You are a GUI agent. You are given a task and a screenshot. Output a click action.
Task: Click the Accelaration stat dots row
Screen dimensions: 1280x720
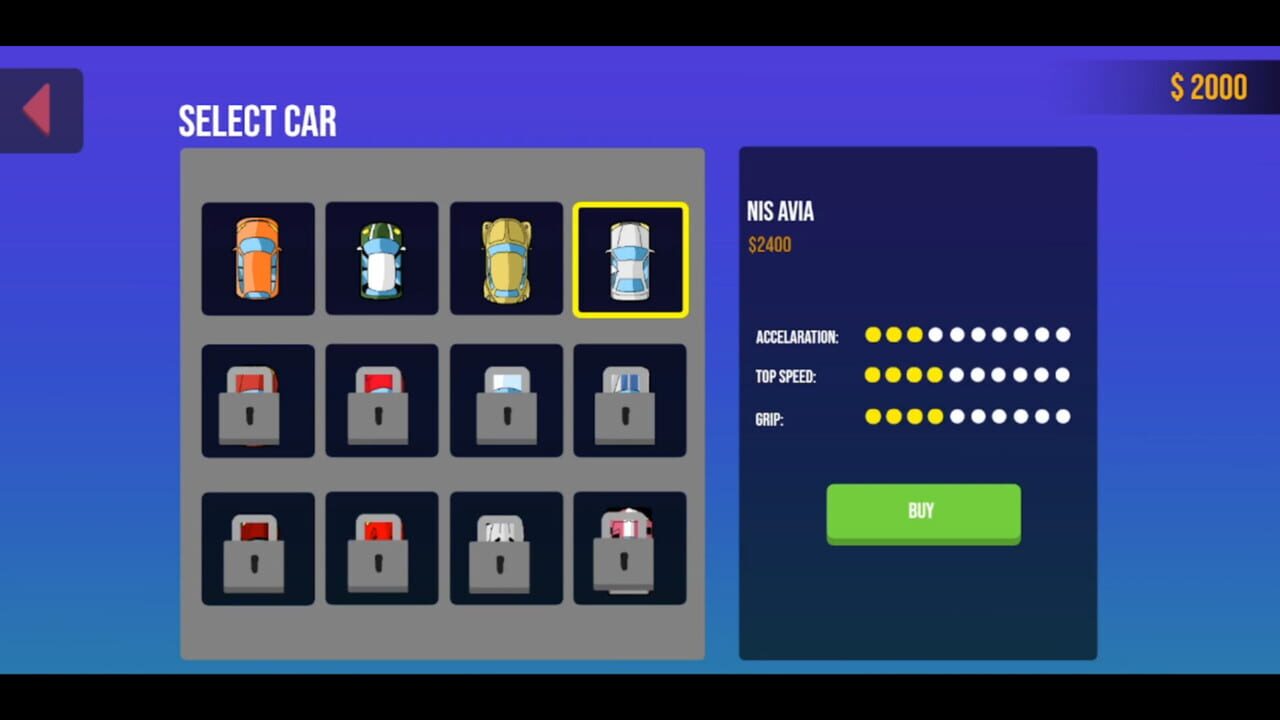967,335
